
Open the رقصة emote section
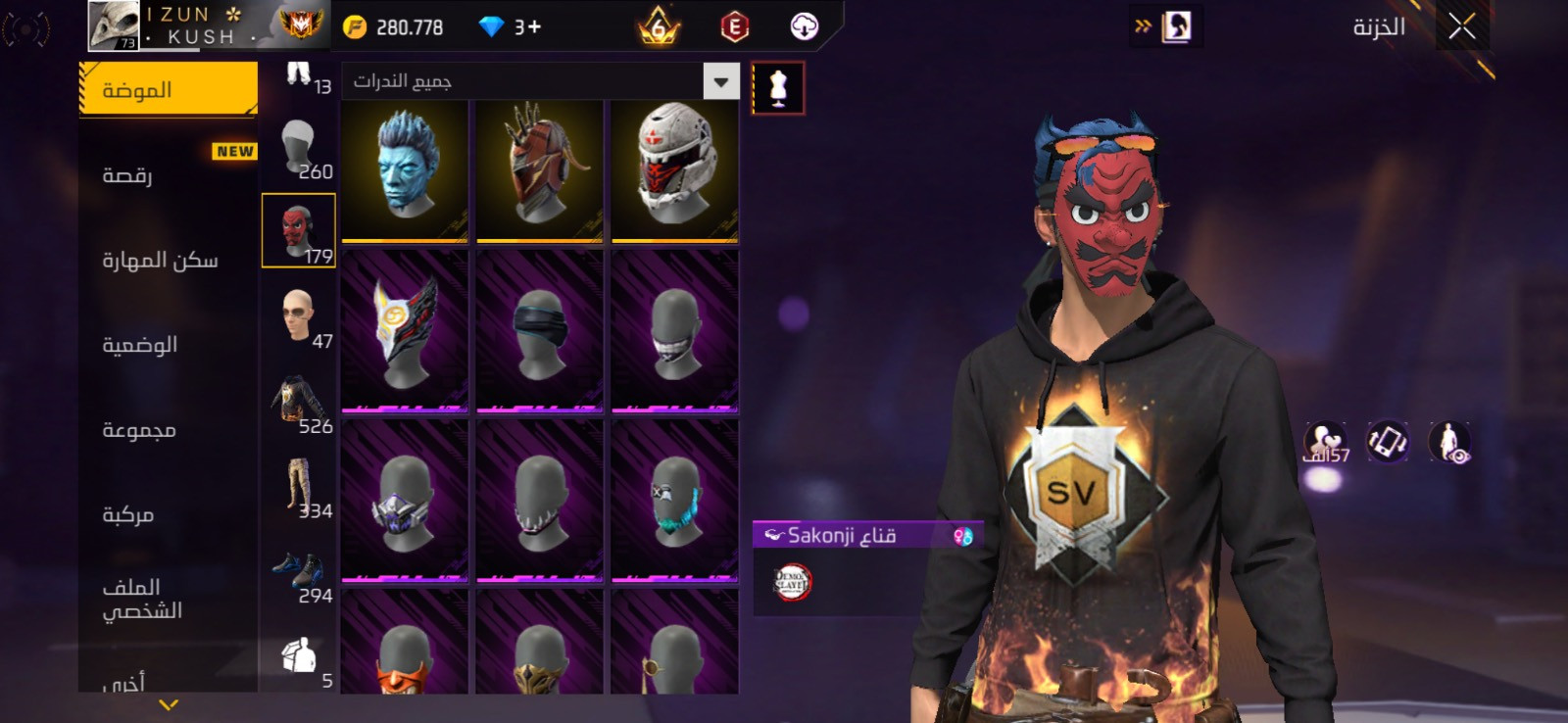click(x=128, y=175)
